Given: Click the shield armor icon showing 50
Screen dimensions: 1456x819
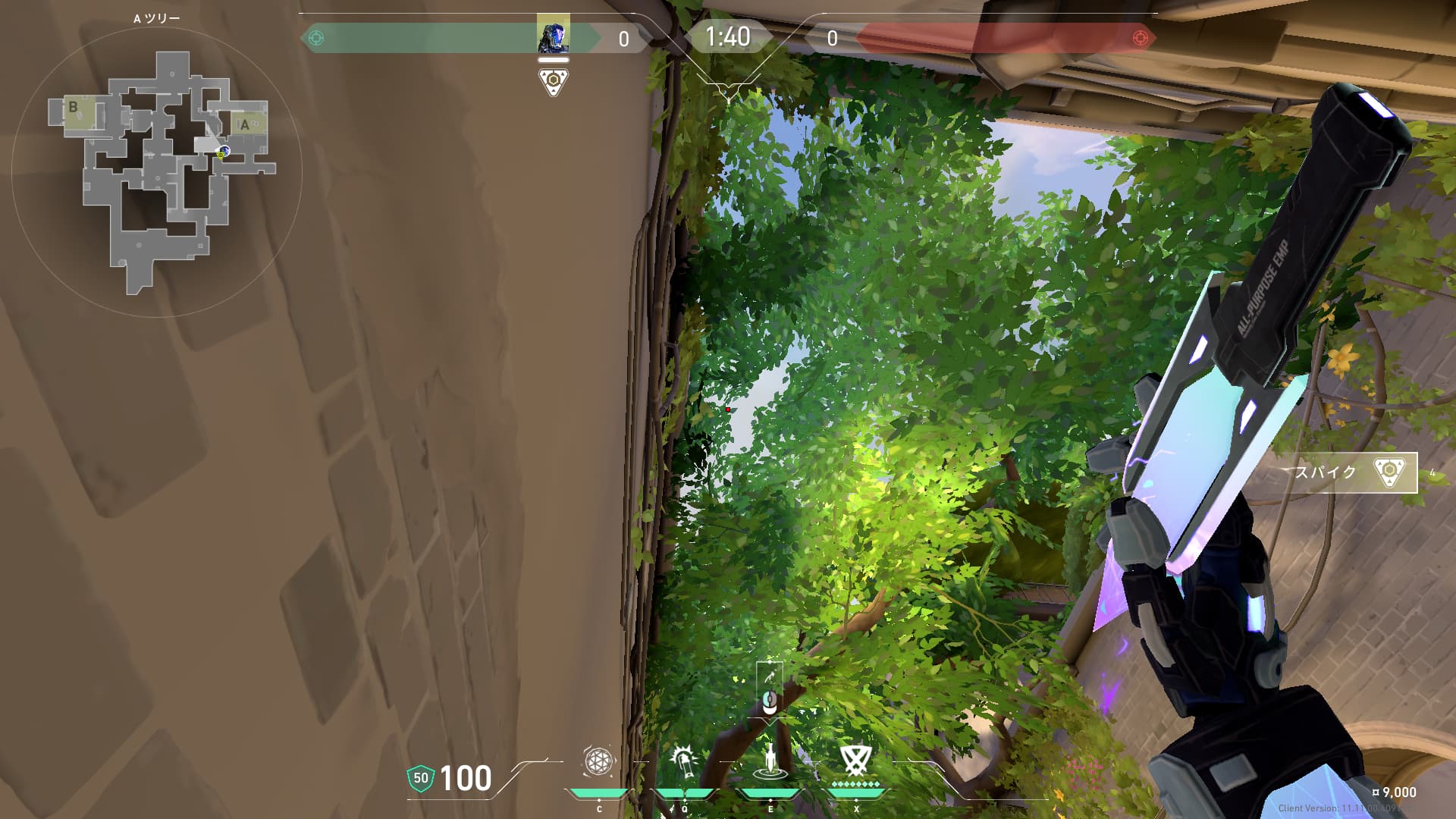Looking at the screenshot, I should (421, 778).
